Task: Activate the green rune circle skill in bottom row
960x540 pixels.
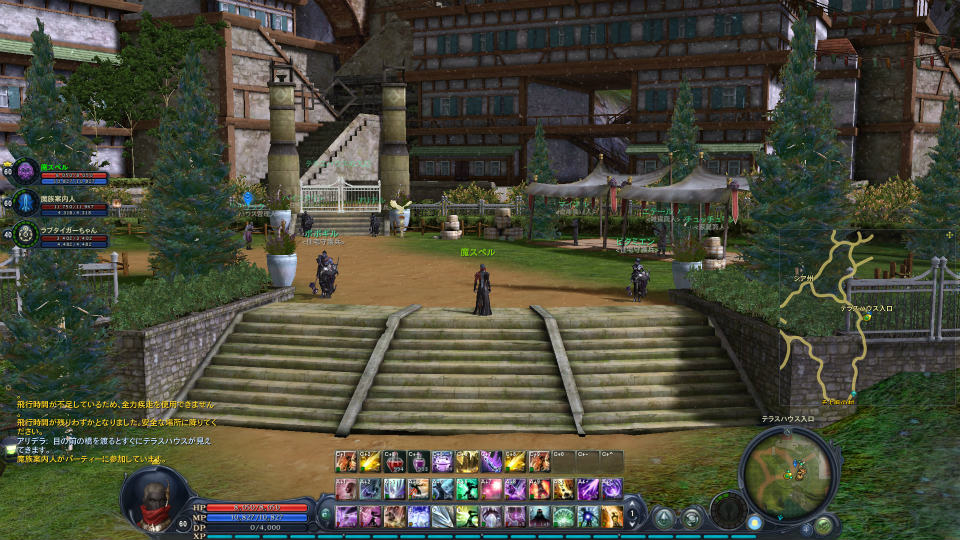Action: [x=563, y=516]
